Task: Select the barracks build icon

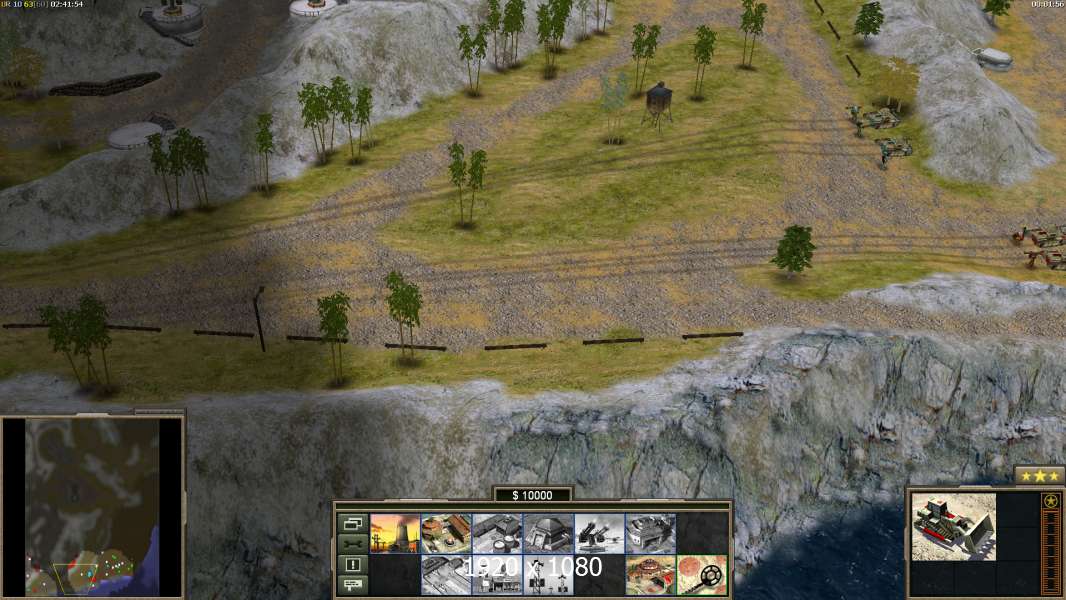Action: click(x=446, y=534)
